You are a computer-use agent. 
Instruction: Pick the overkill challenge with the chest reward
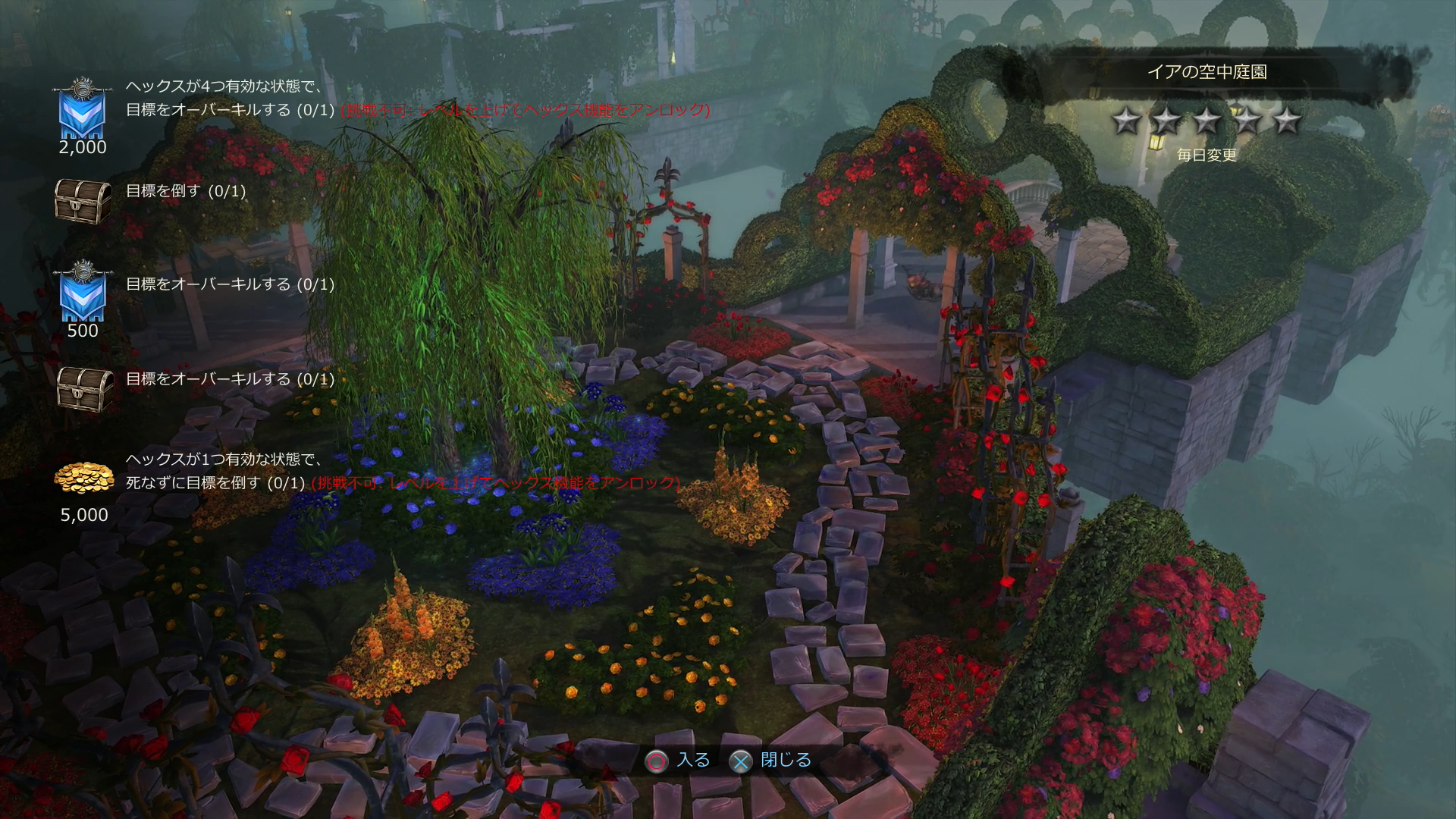click(x=230, y=379)
